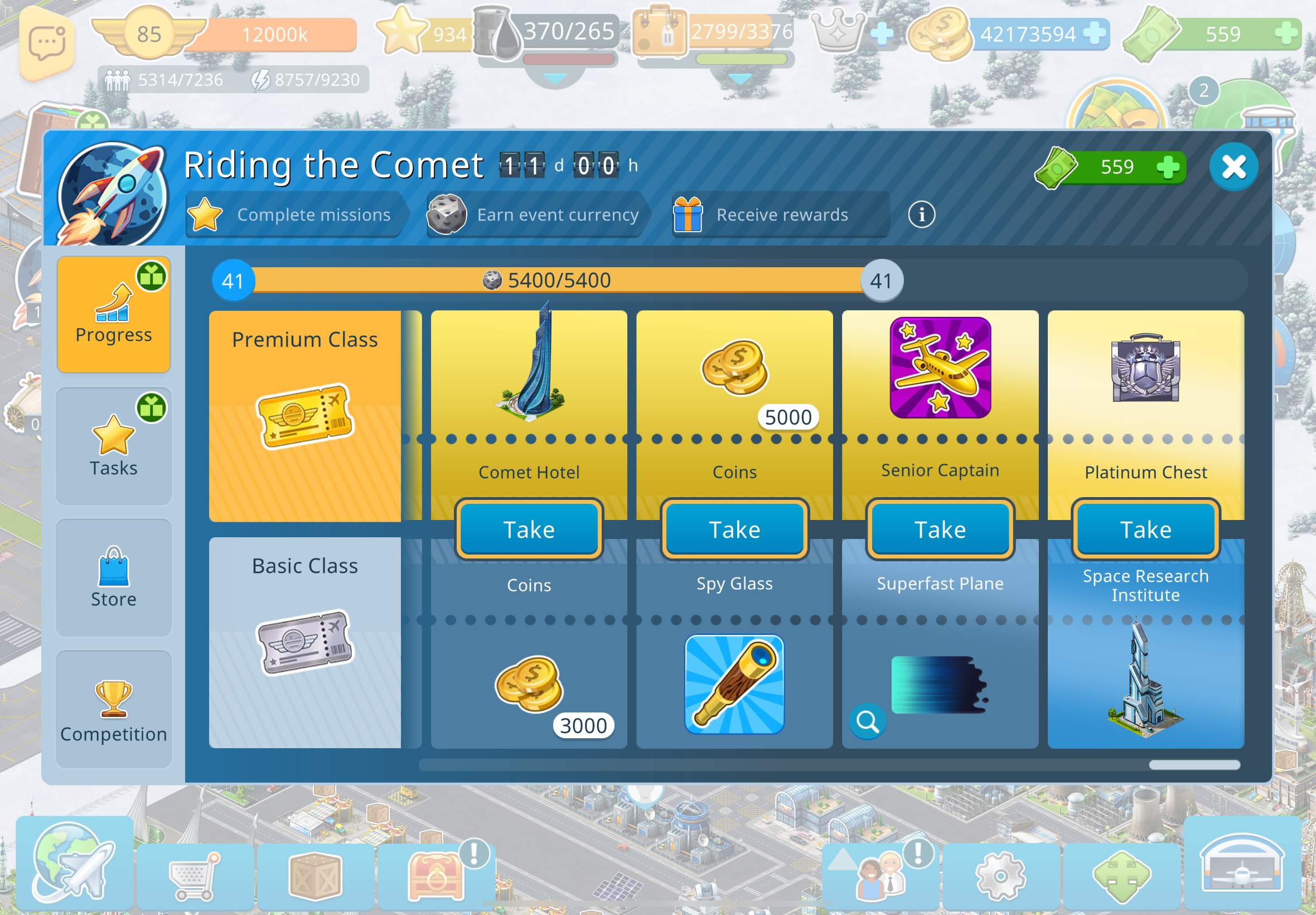The width and height of the screenshot is (1316, 915).
Task: Add coins using the top bar plus
Action: 1094,33
